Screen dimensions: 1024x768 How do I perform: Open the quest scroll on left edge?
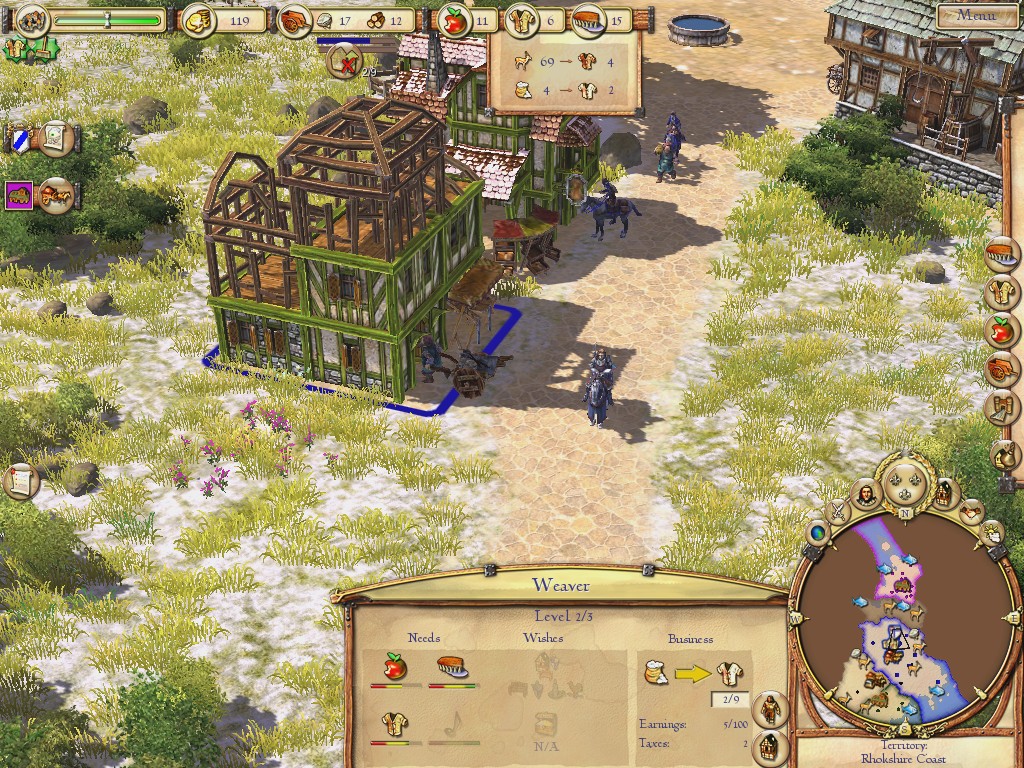click(x=20, y=481)
